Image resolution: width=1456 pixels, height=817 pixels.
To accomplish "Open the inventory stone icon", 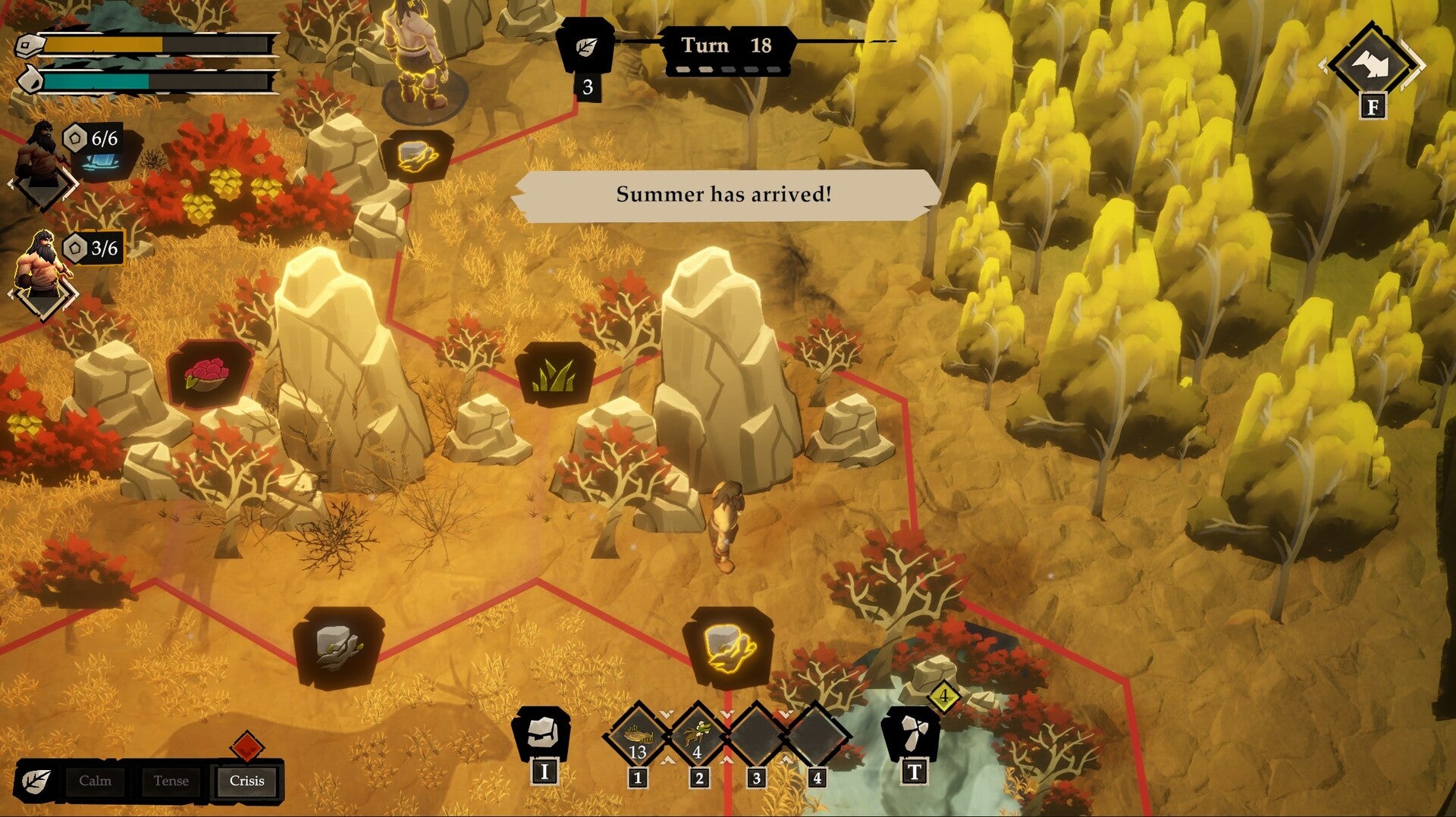I will (541, 732).
